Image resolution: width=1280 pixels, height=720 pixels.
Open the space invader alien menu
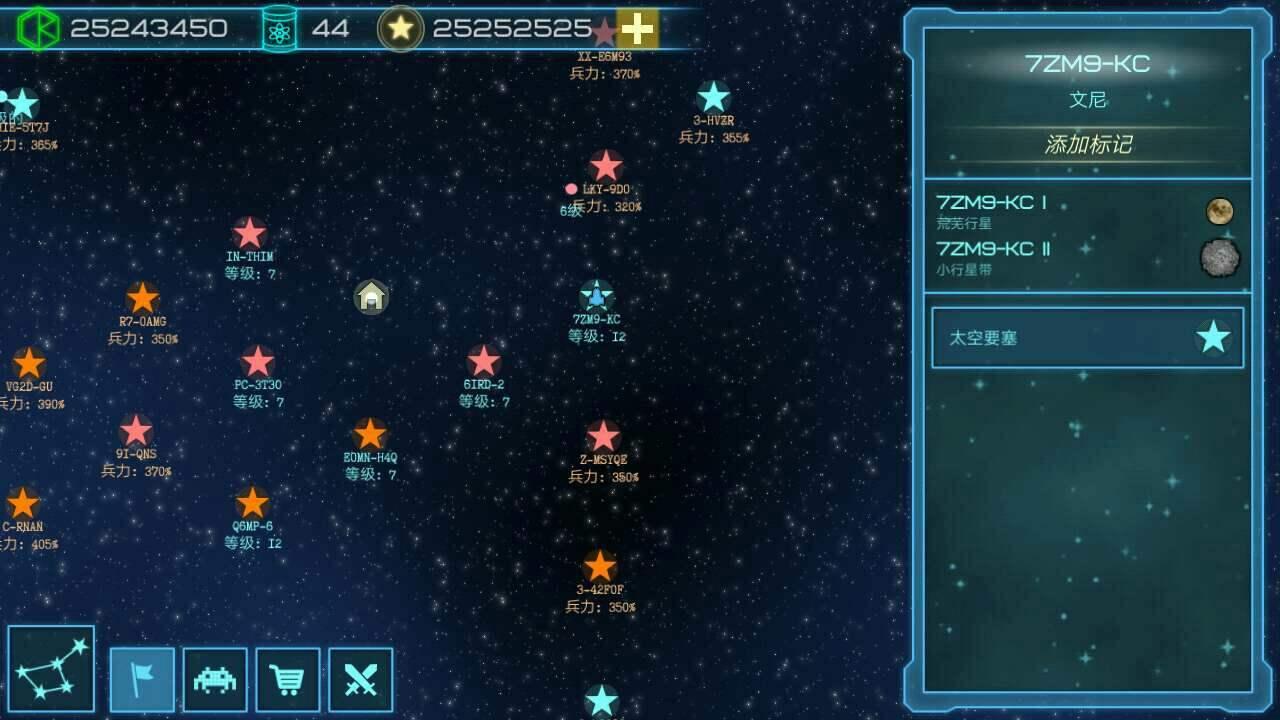(215, 680)
